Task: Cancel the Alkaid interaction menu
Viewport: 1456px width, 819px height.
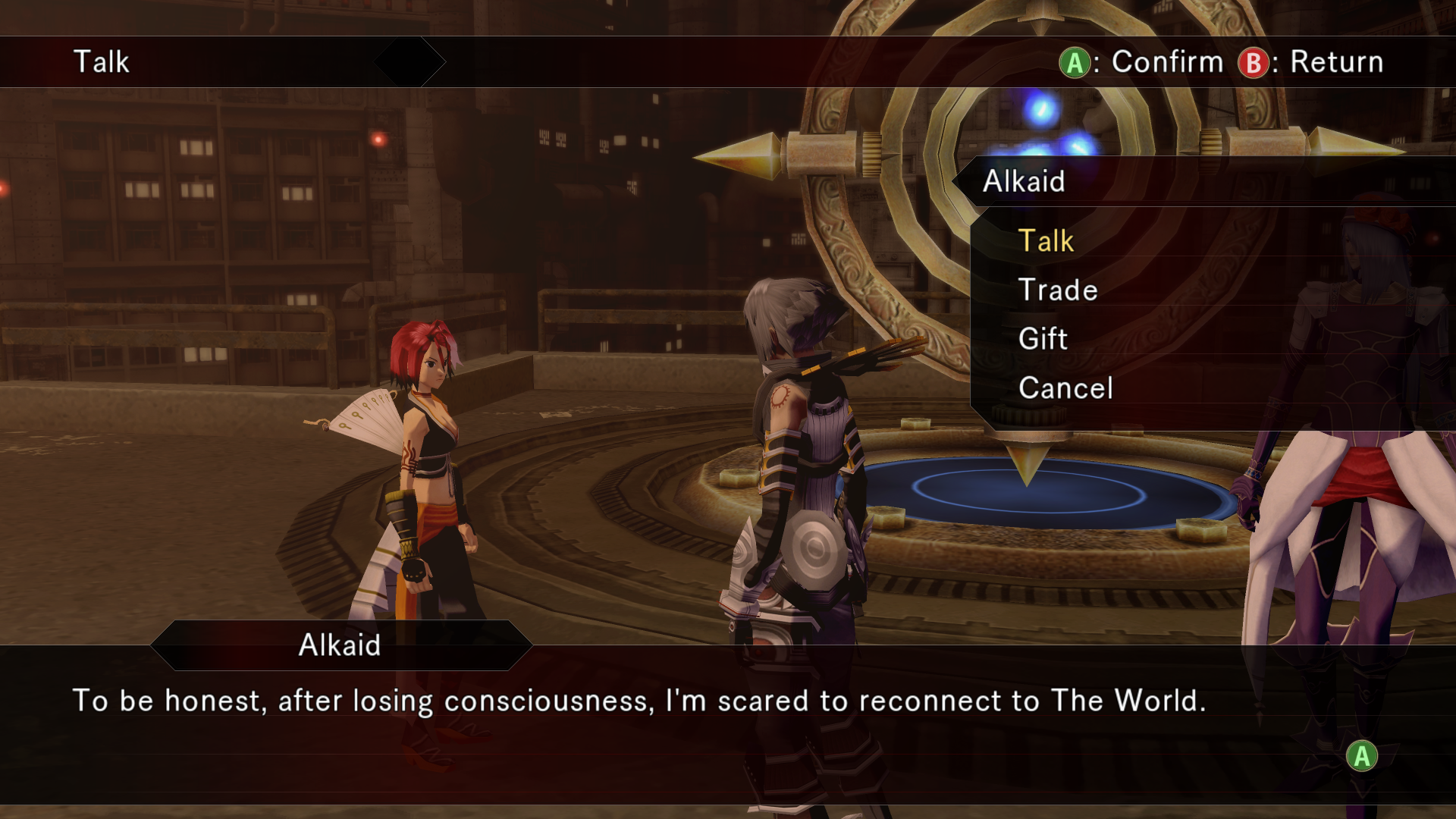Action: point(1065,388)
